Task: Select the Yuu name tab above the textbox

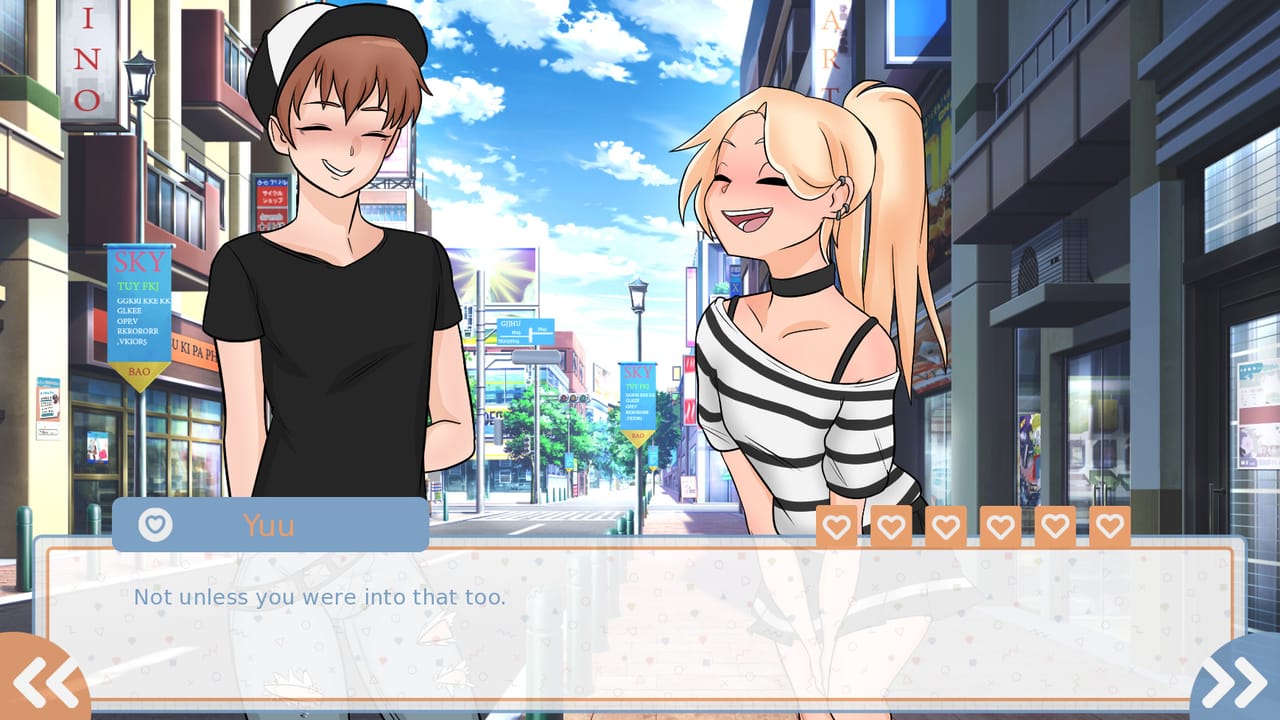Action: point(268,523)
